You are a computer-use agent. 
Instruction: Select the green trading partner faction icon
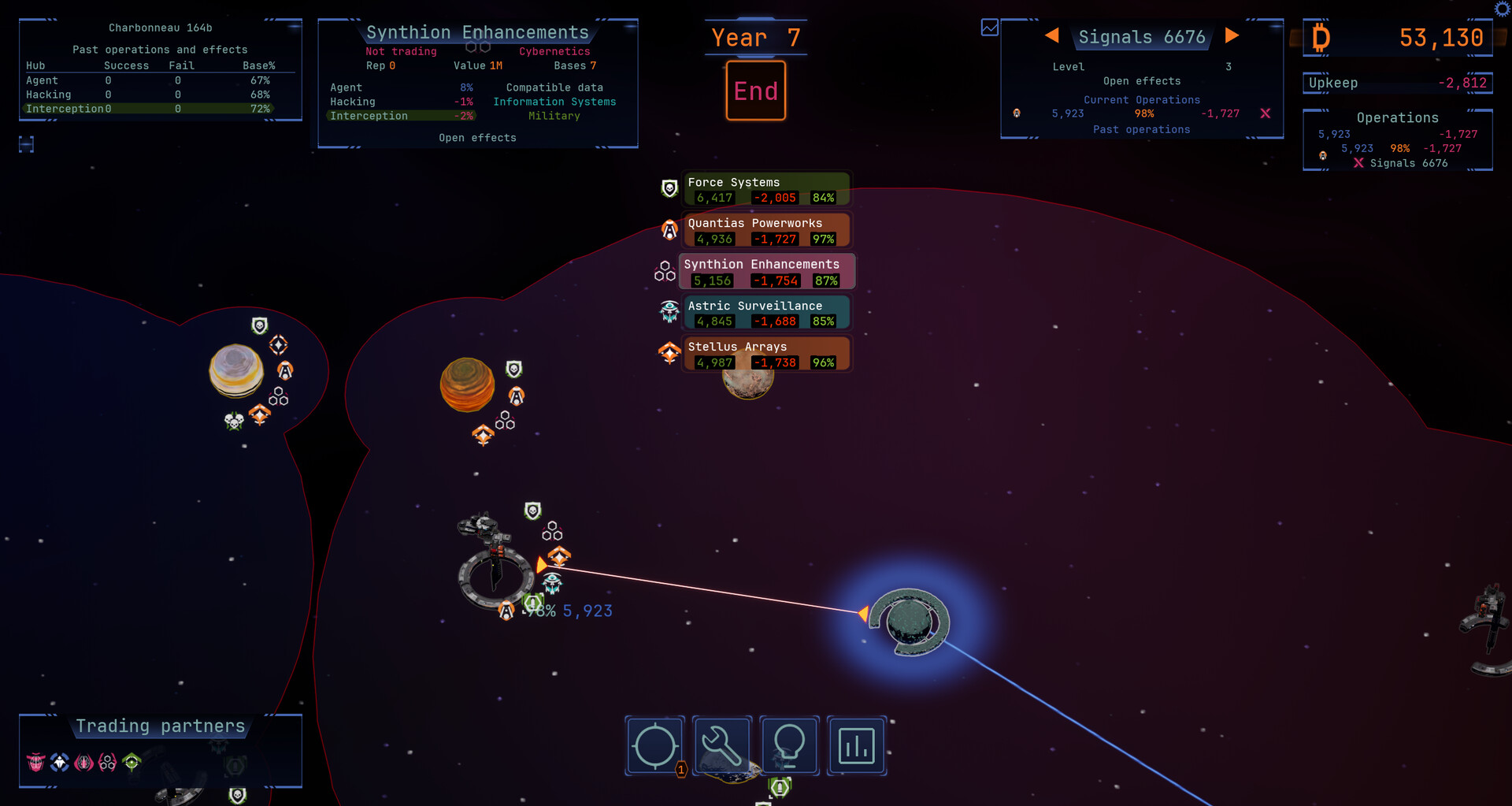click(132, 762)
